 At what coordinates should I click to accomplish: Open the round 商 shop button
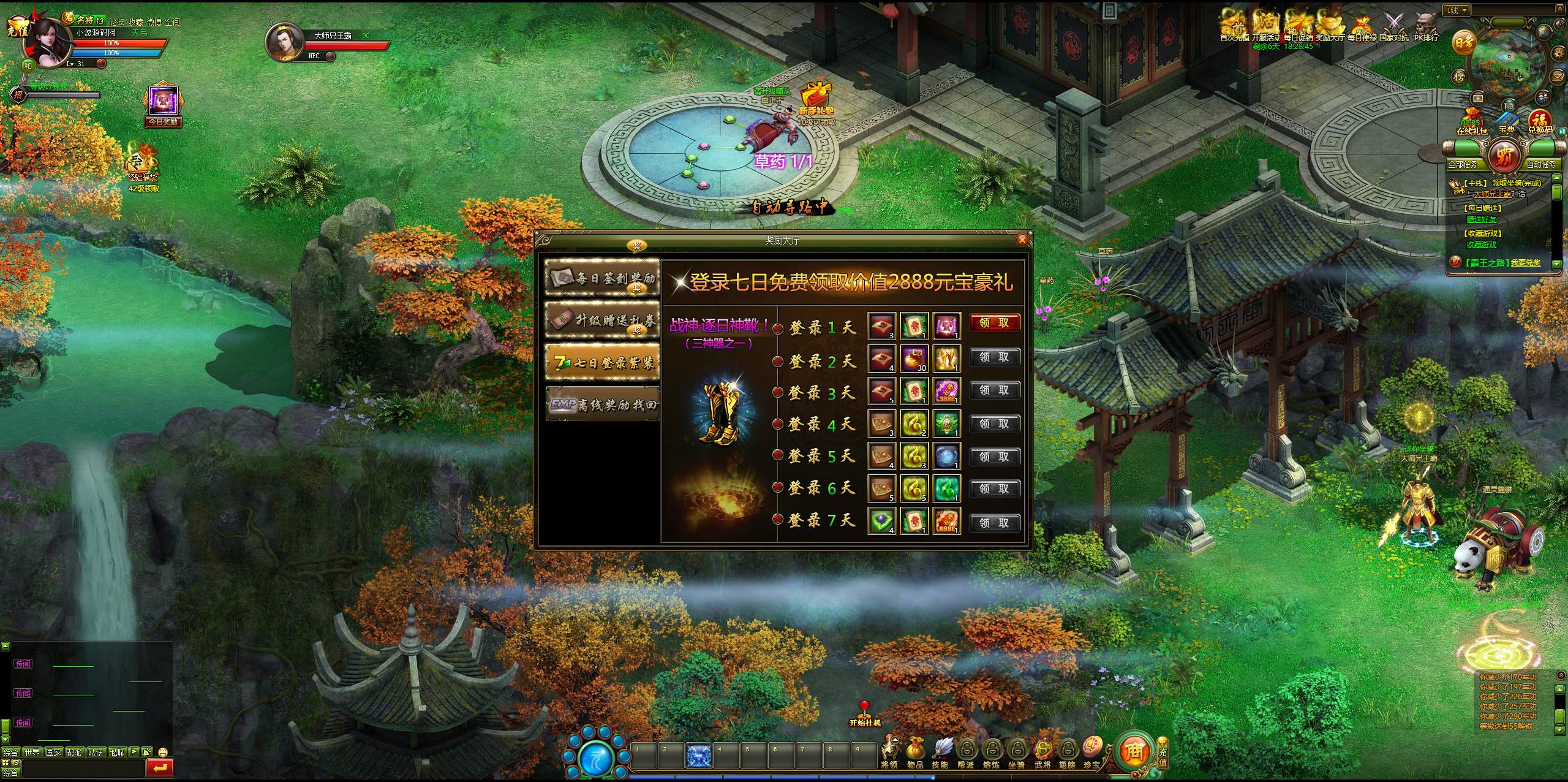click(1134, 750)
